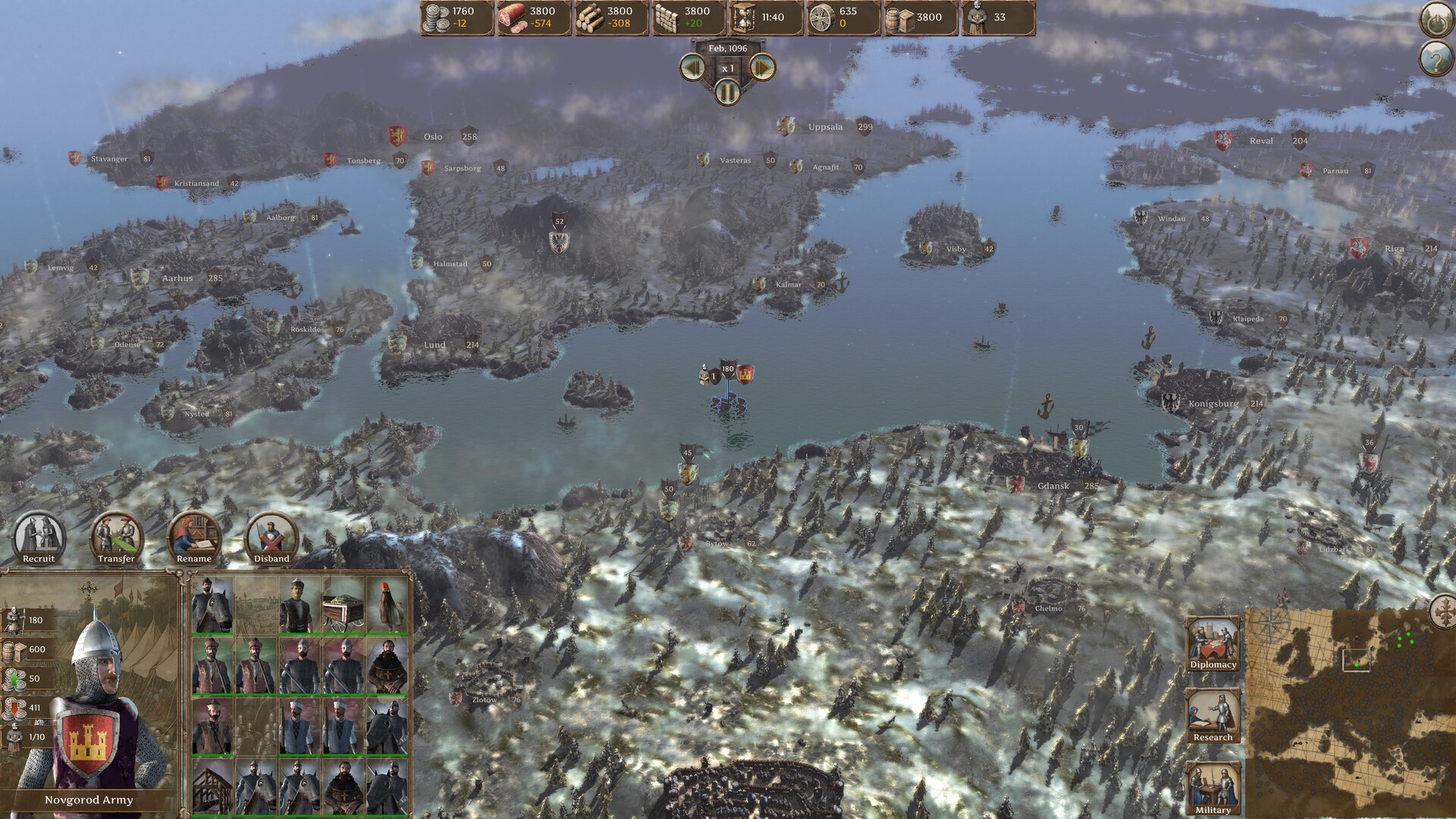
Task: Click the gold coins resource icon
Action: [x=436, y=18]
